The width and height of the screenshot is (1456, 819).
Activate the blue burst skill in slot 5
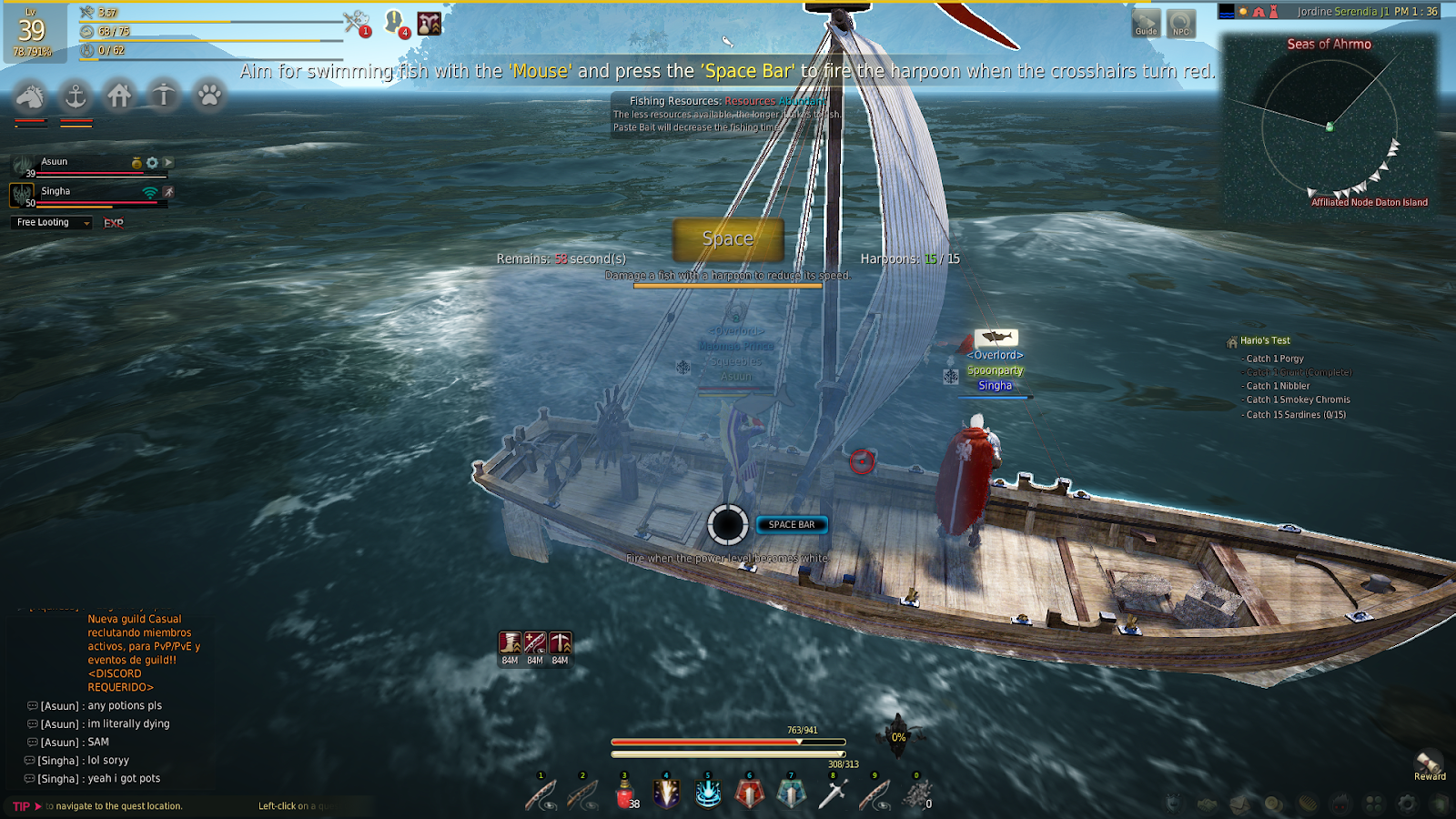pos(708,794)
